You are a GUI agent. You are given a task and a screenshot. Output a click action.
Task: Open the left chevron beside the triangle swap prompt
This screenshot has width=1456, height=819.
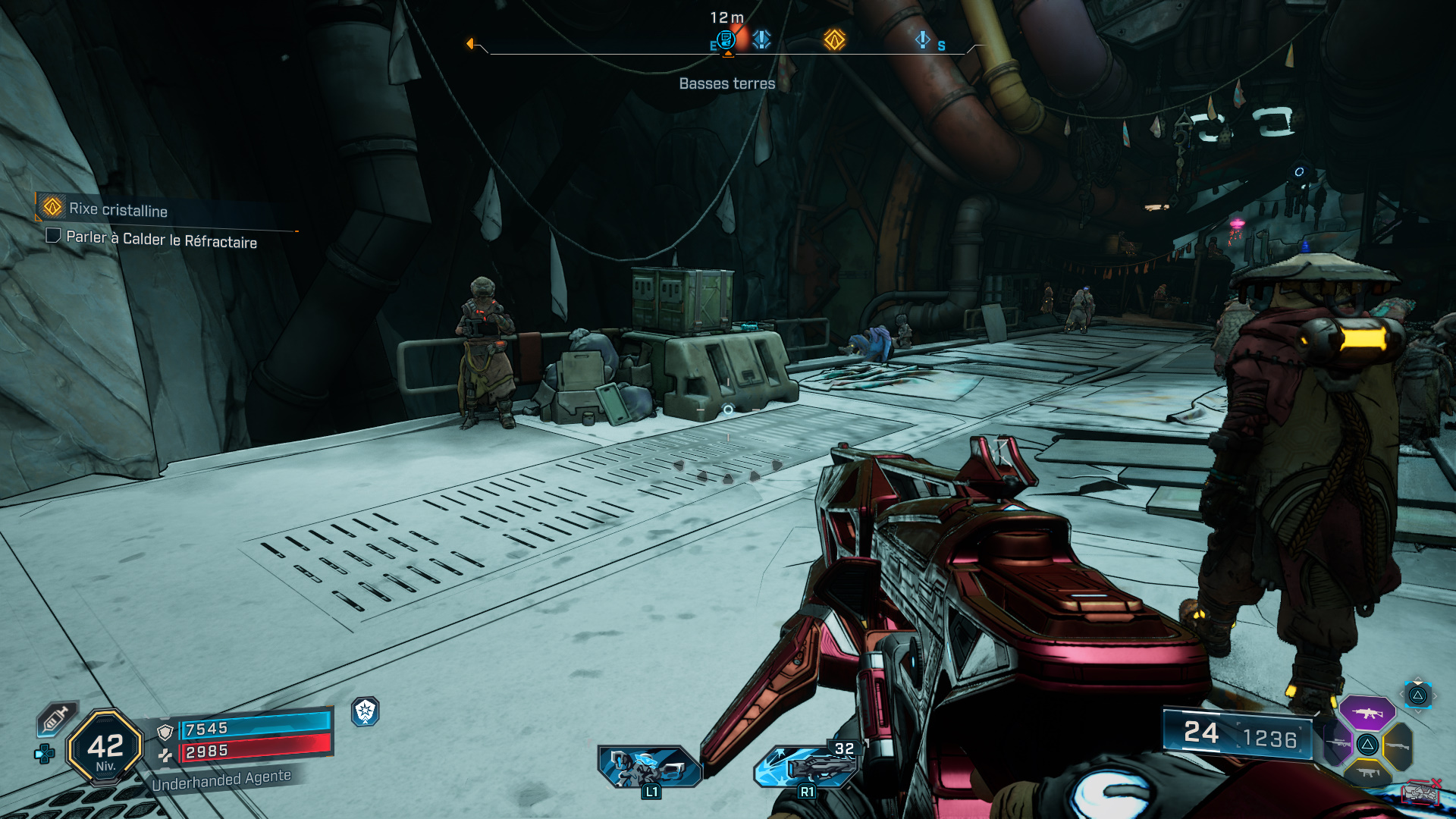point(1401,694)
